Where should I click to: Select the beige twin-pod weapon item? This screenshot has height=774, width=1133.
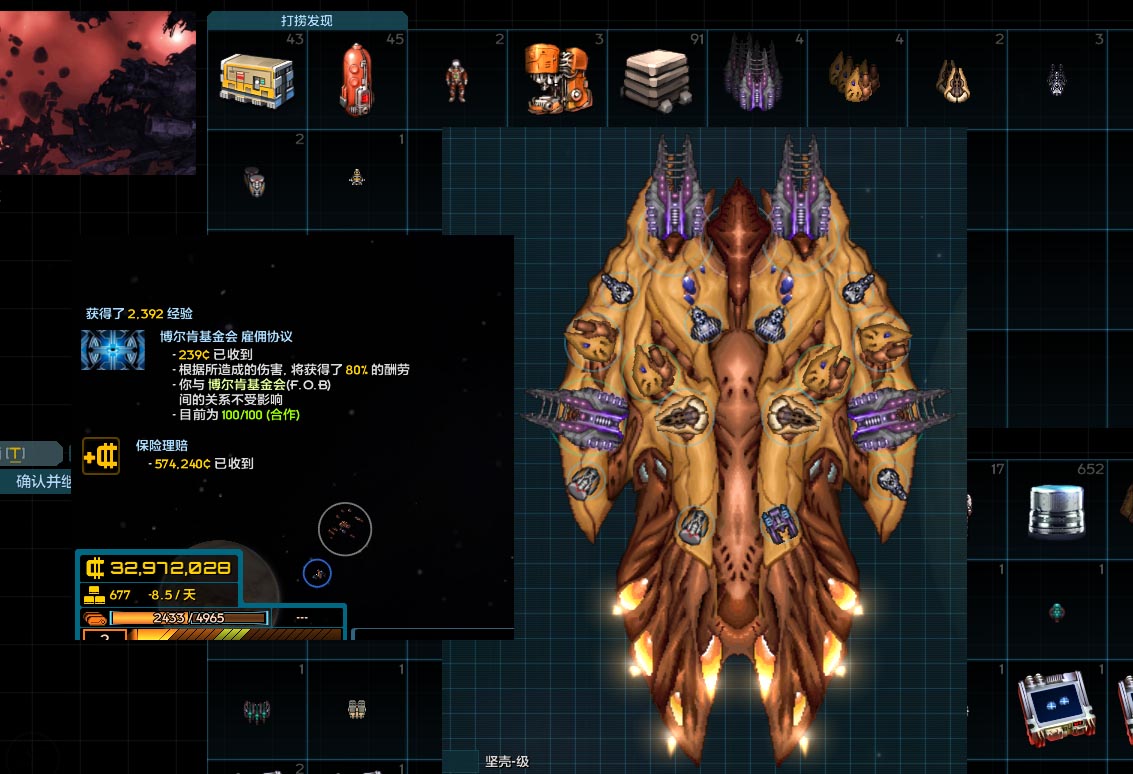tap(358, 710)
